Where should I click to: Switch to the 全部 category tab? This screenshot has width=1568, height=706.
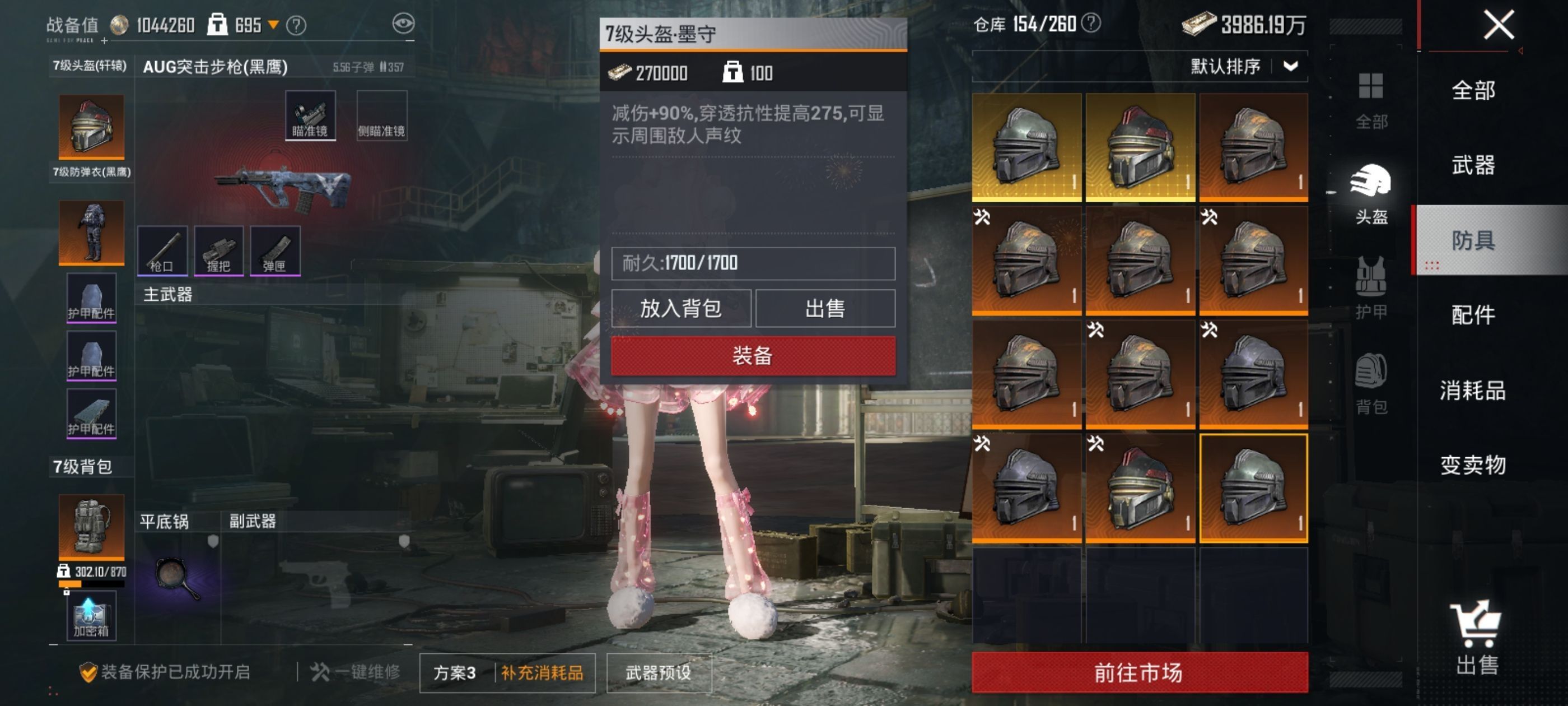[1473, 91]
